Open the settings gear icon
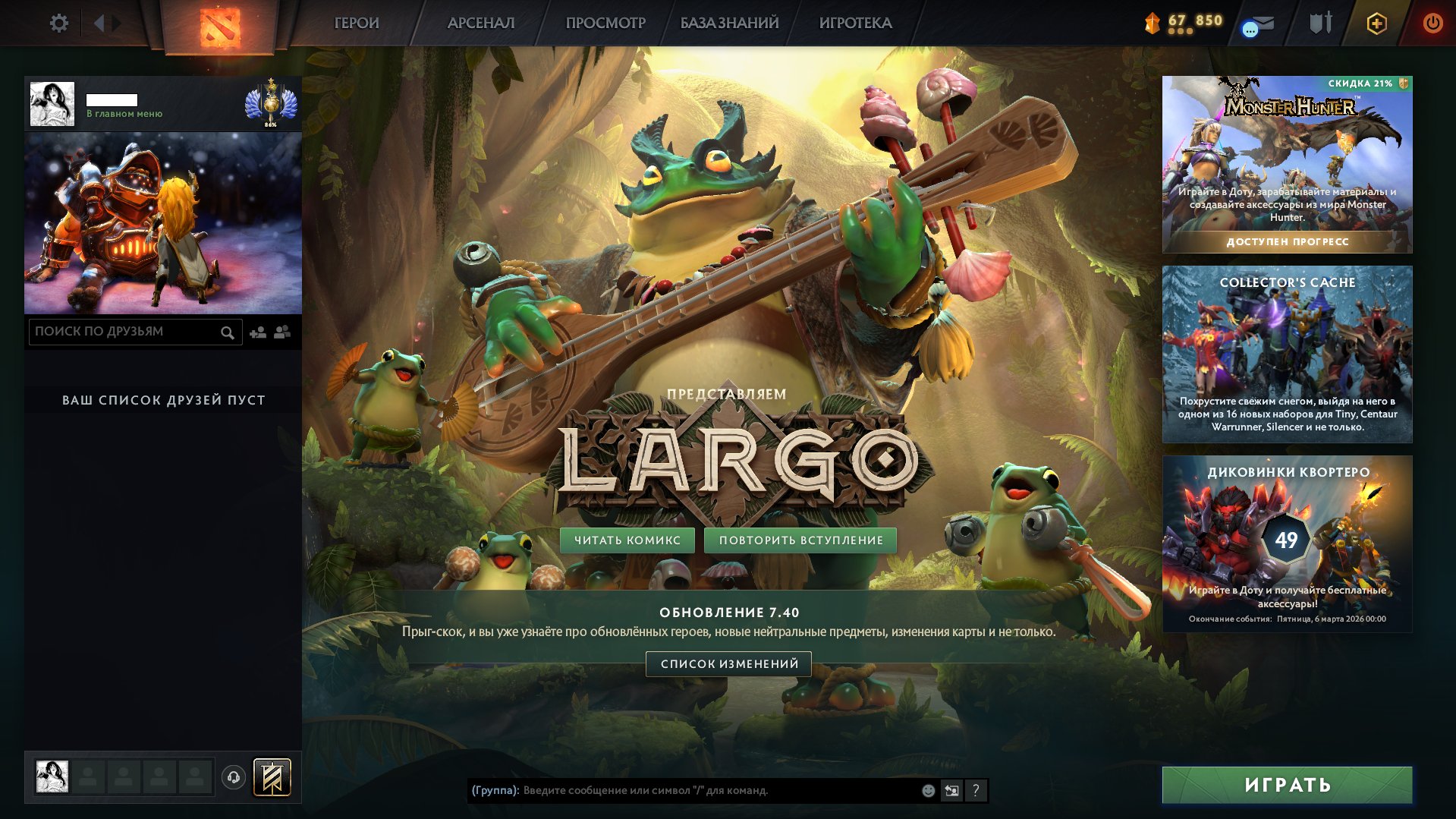Image resolution: width=1456 pixels, height=819 pixels. pyautogui.click(x=59, y=23)
